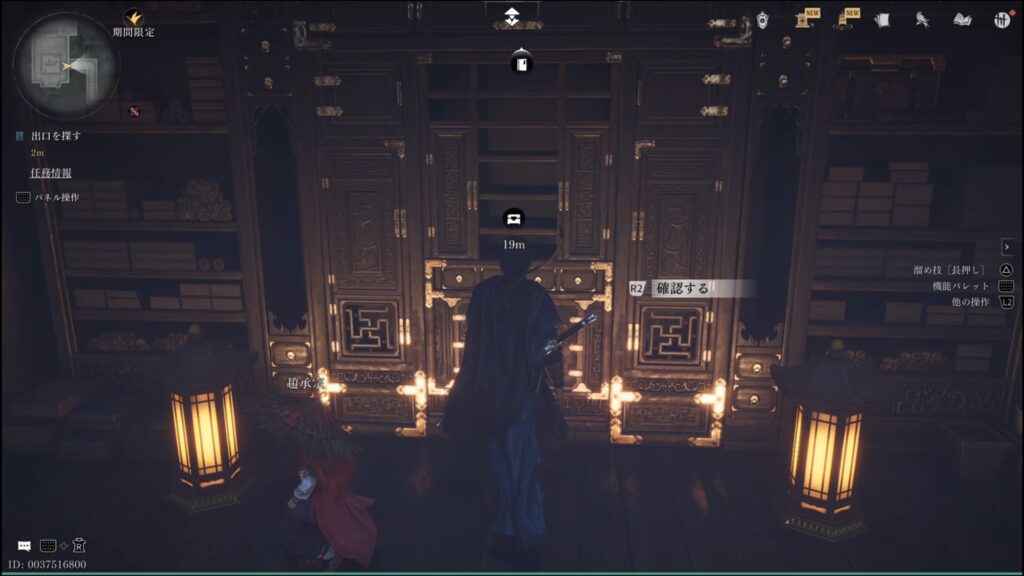Viewport: 1024px width, 576px height.
Task: Click the door marker icon
Action: click(521, 65)
